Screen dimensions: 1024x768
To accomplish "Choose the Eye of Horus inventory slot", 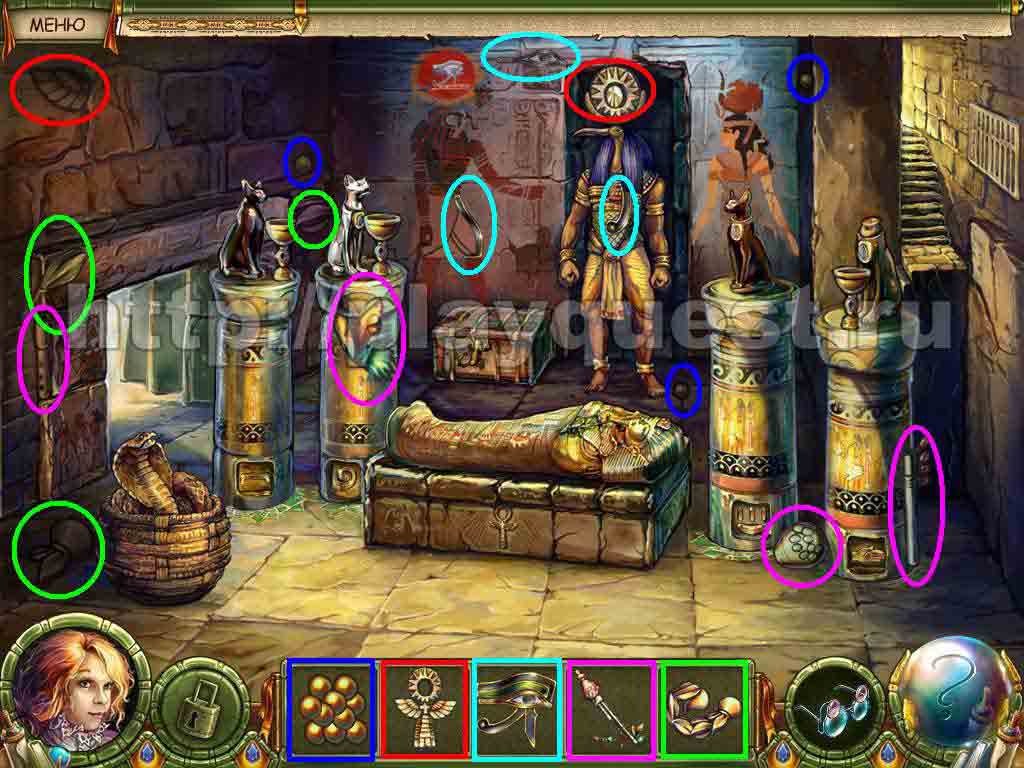I will coord(517,708).
